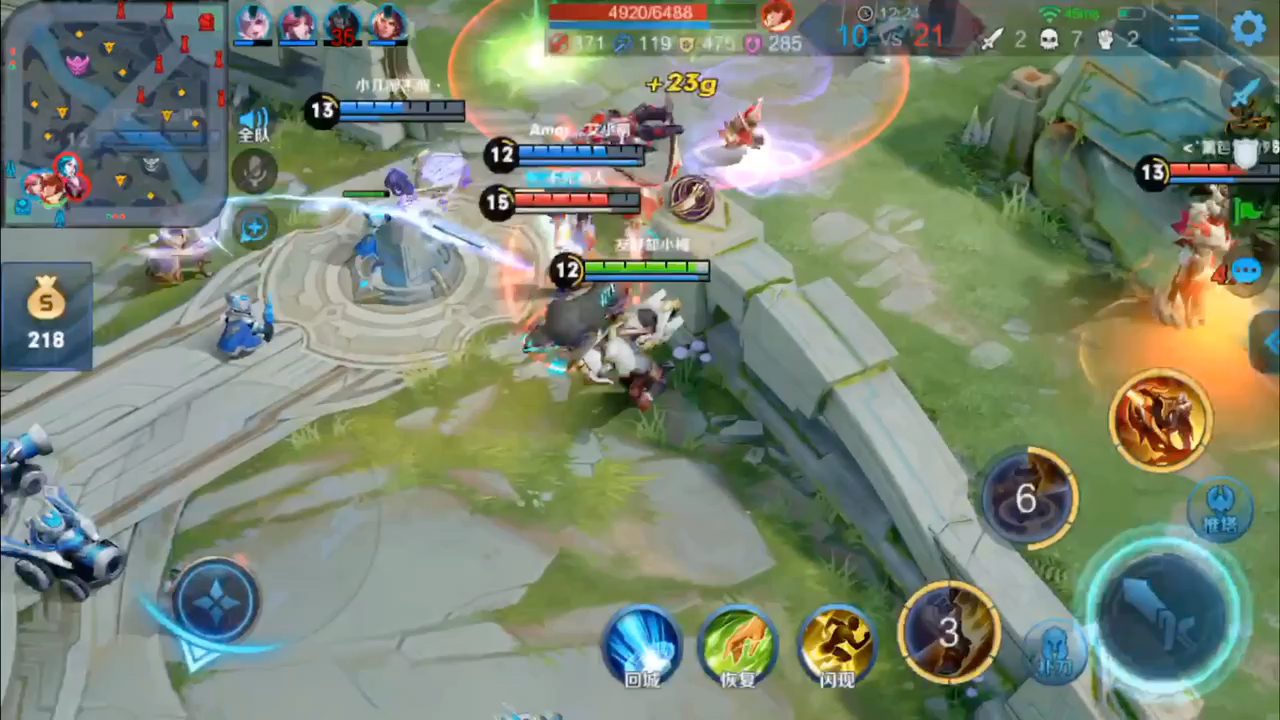Open the scoreboard list icon
The height and width of the screenshot is (720, 1280).
coord(1185,28)
